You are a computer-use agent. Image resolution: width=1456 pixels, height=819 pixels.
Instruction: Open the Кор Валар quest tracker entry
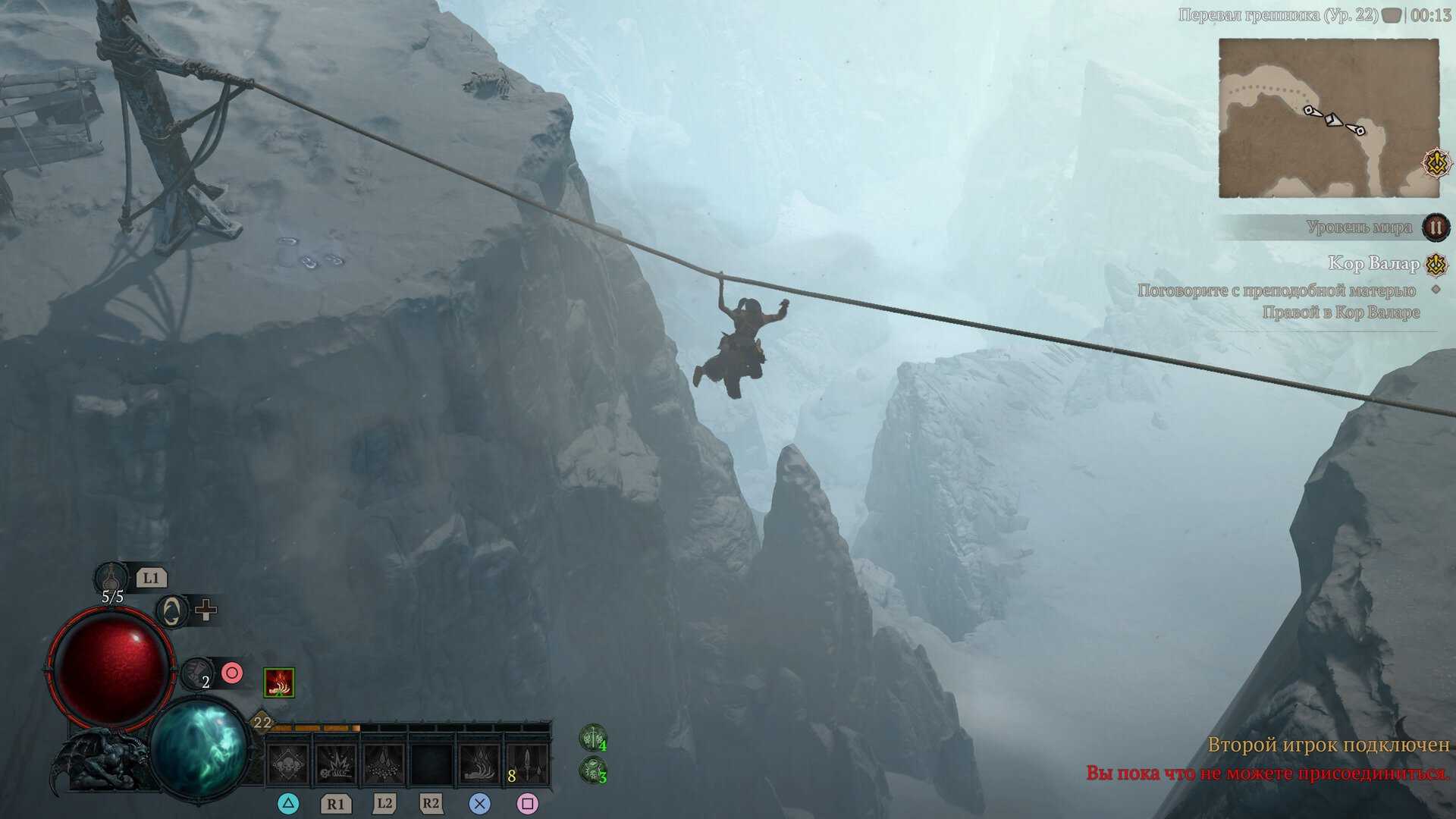coord(1373,264)
